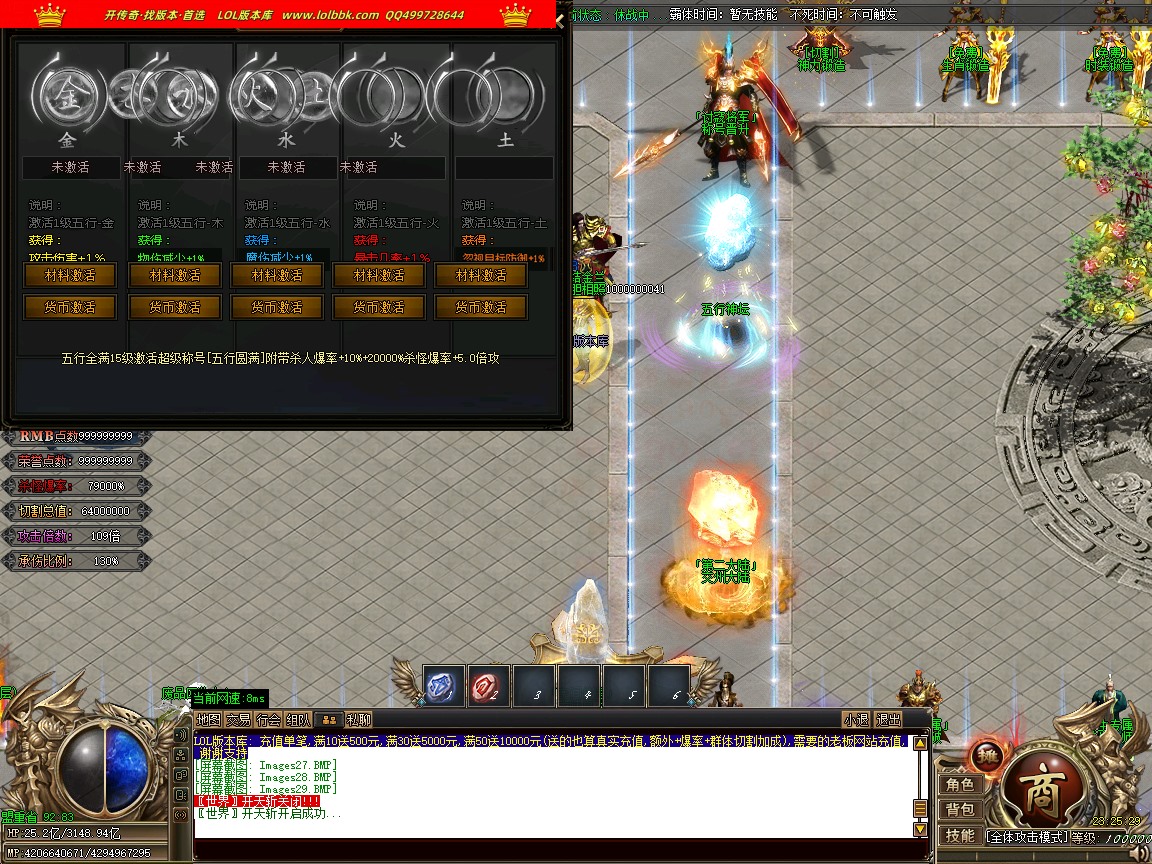
Task: Select the 组队 party tab
Action: 298,719
